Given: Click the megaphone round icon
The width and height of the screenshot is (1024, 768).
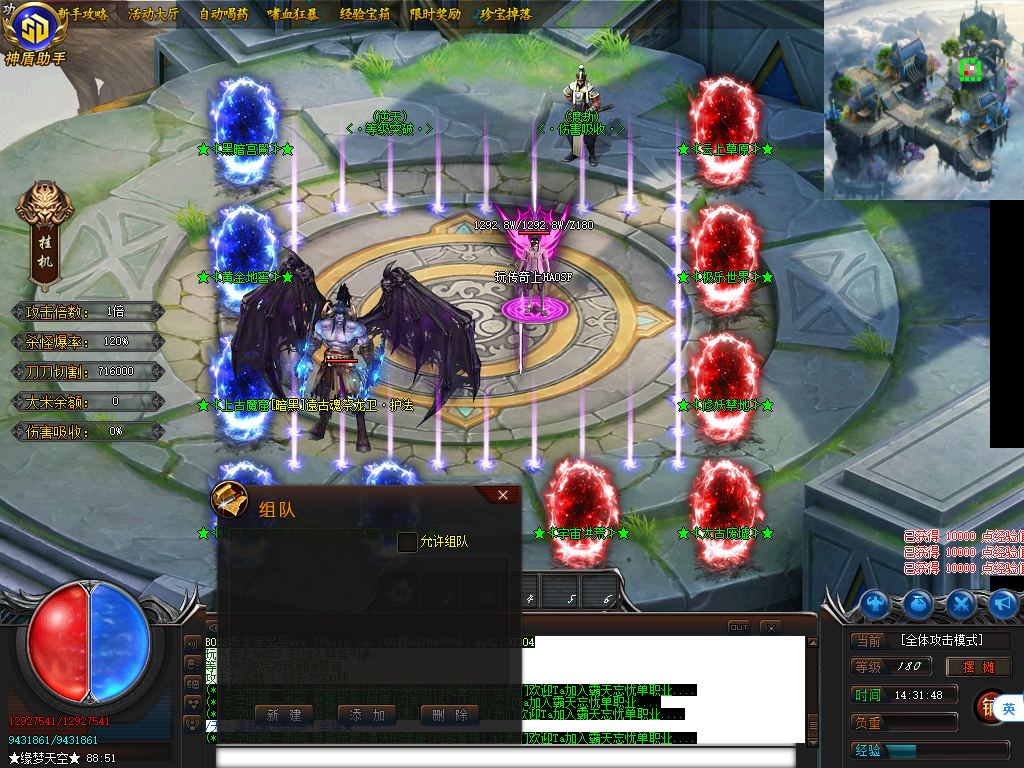Looking at the screenshot, I should tap(1003, 603).
